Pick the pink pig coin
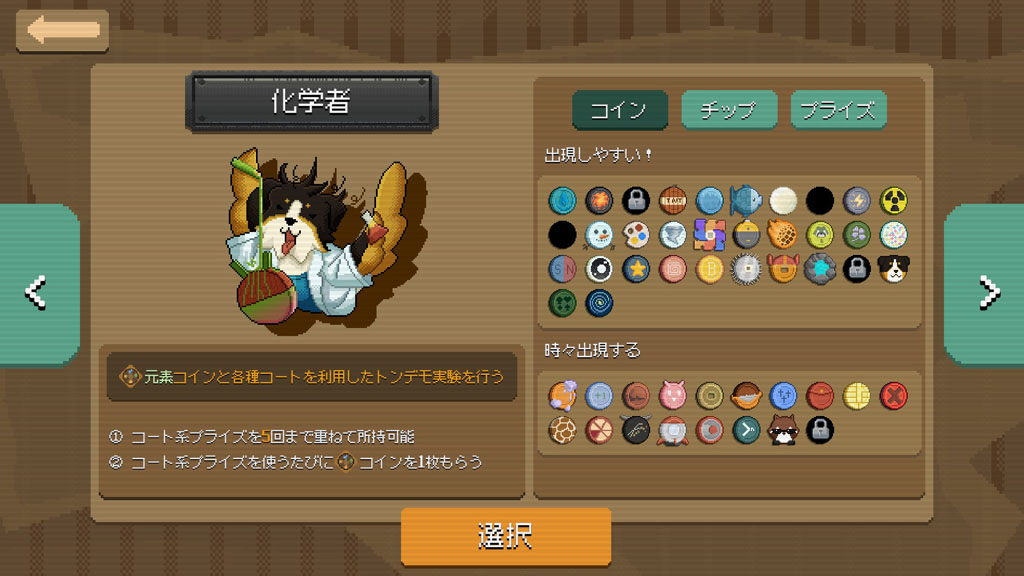 (x=673, y=397)
